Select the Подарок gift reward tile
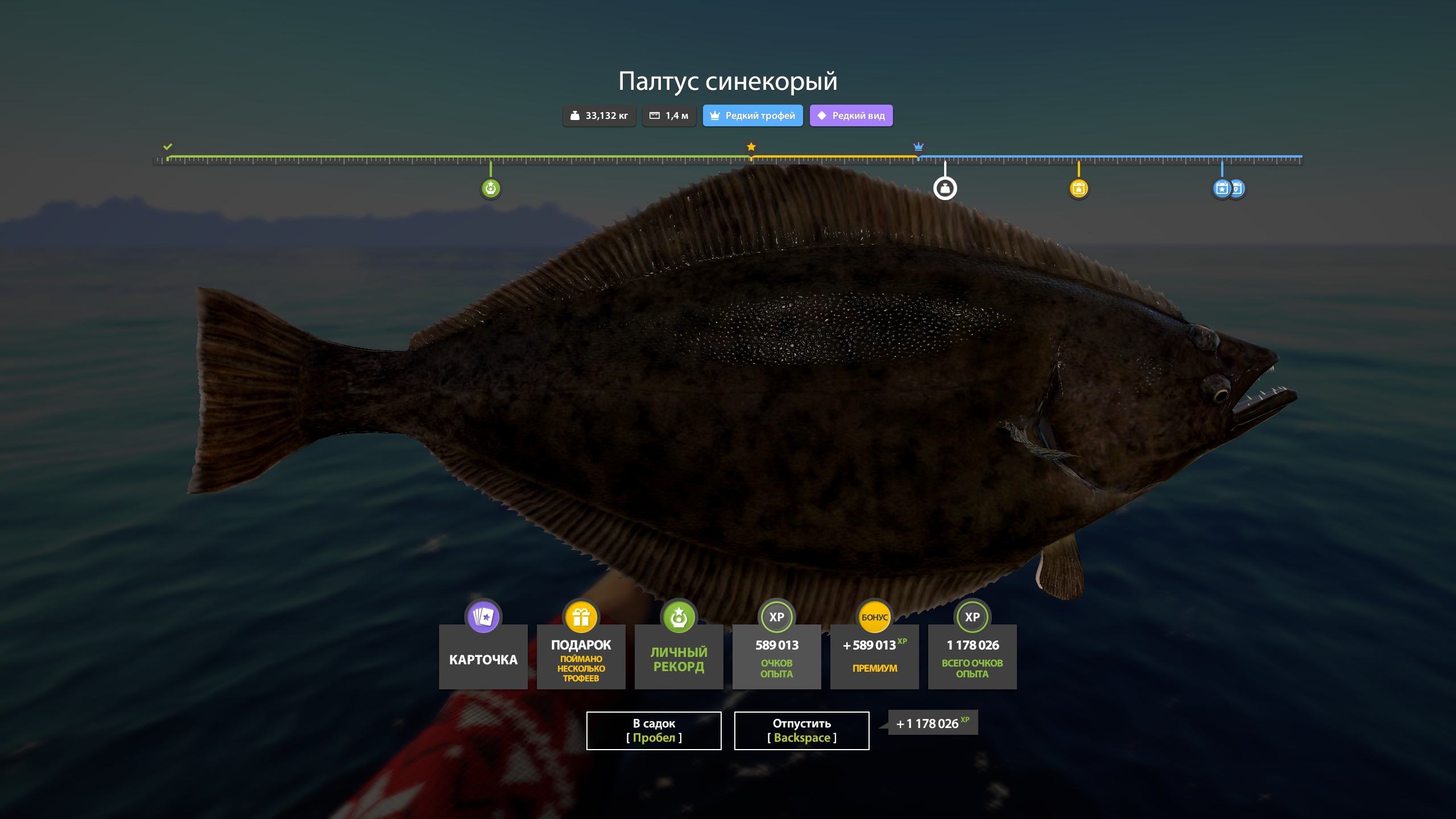Image resolution: width=1456 pixels, height=819 pixels. point(581,656)
